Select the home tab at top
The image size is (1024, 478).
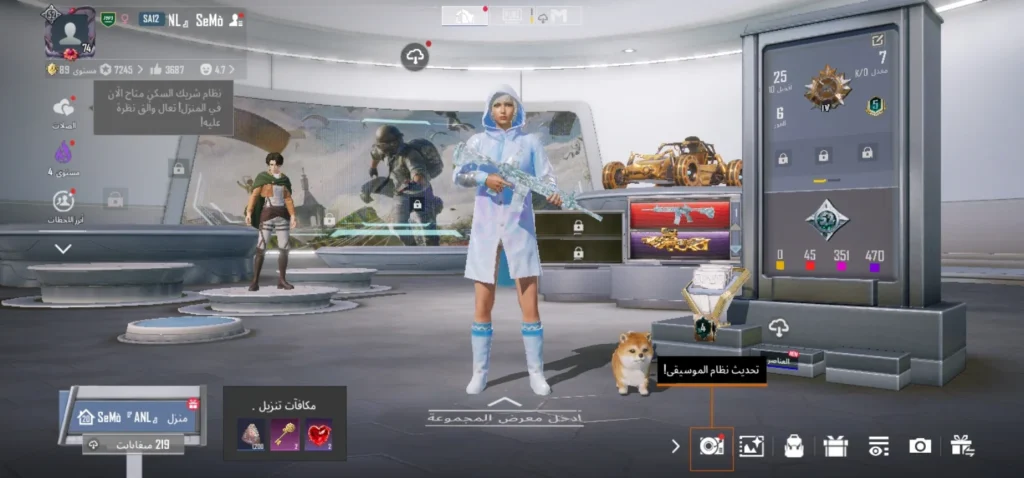465,16
